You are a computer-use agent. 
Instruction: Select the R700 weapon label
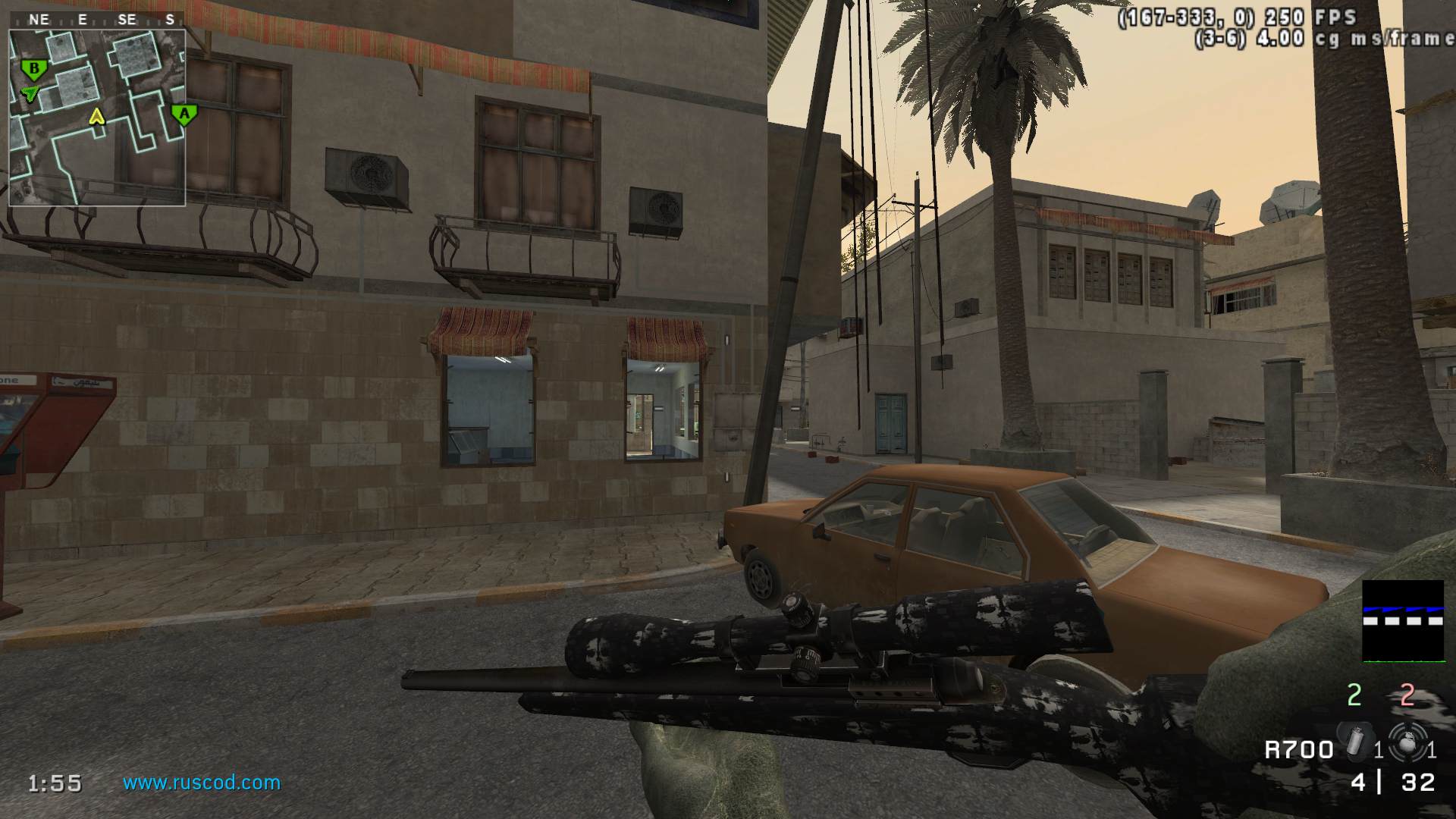(1298, 750)
